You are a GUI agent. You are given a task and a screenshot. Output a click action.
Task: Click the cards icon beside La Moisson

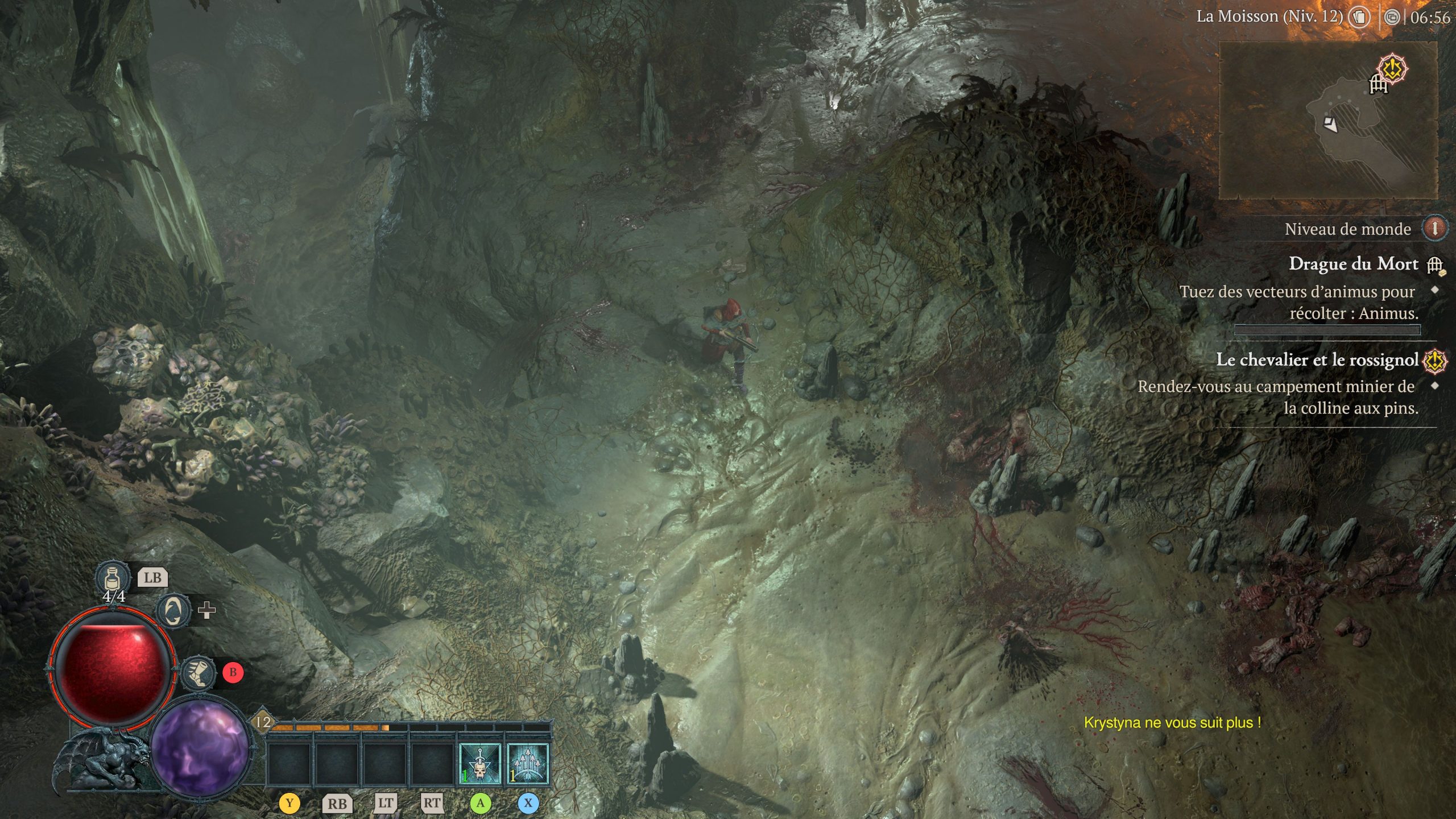pyautogui.click(x=1360, y=17)
